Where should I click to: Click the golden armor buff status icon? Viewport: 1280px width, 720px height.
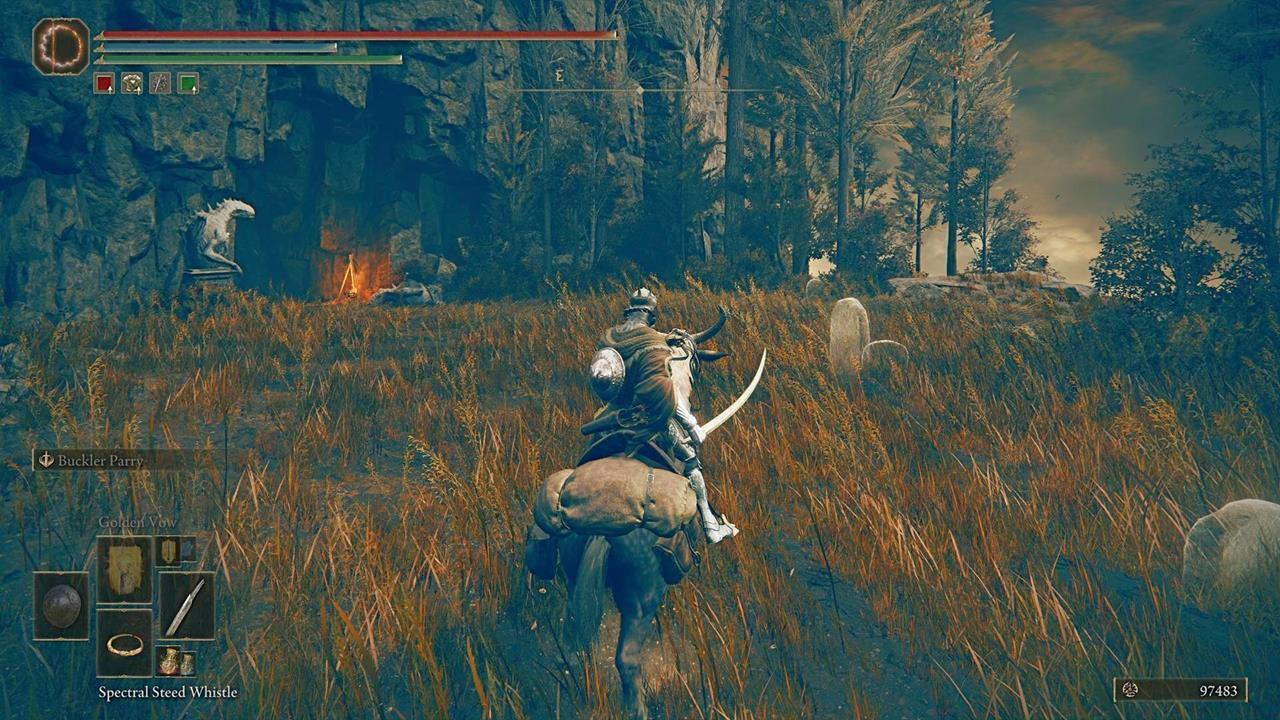pos(130,83)
